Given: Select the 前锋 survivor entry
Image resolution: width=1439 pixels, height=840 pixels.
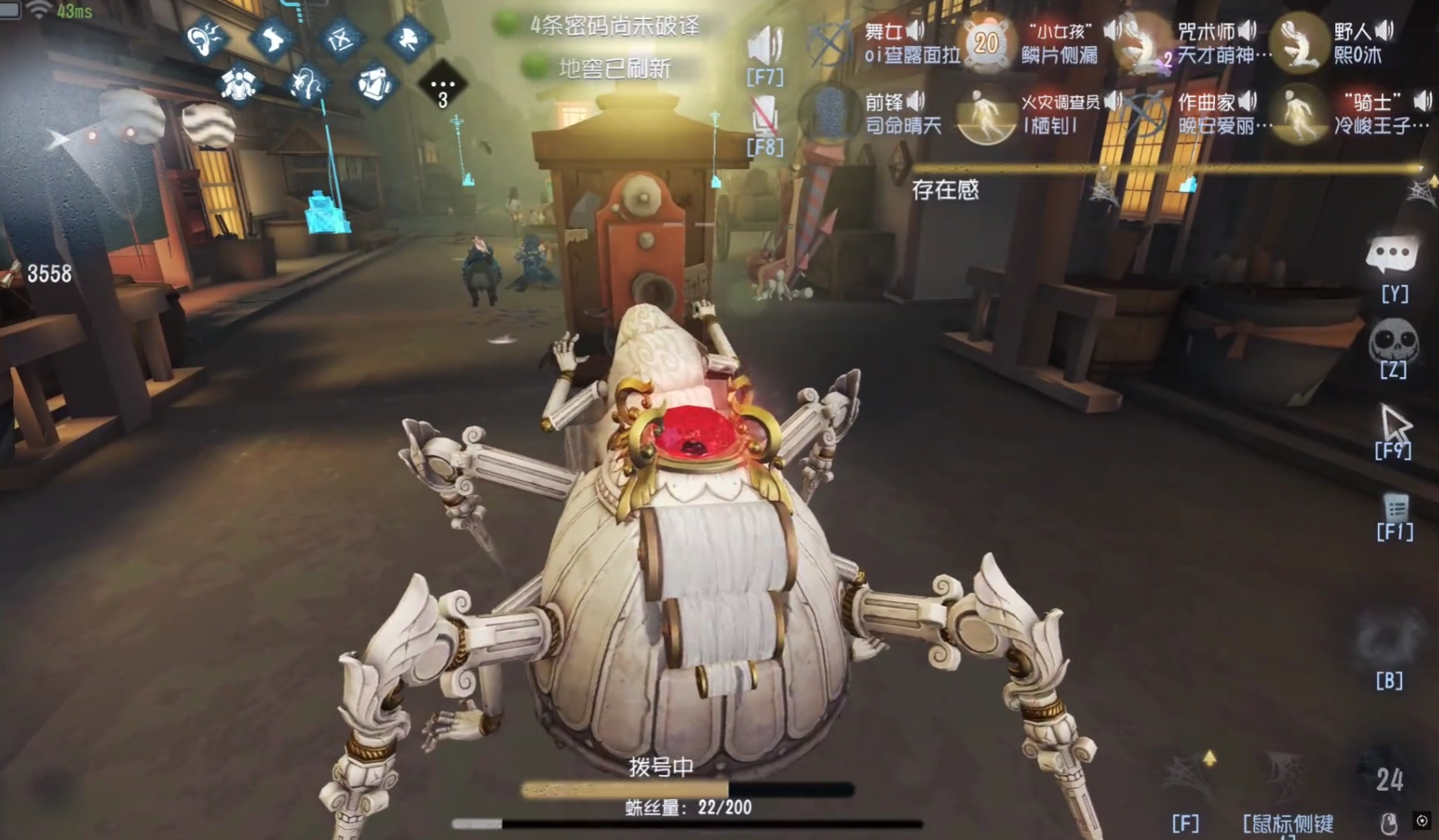Looking at the screenshot, I should coord(886,114).
